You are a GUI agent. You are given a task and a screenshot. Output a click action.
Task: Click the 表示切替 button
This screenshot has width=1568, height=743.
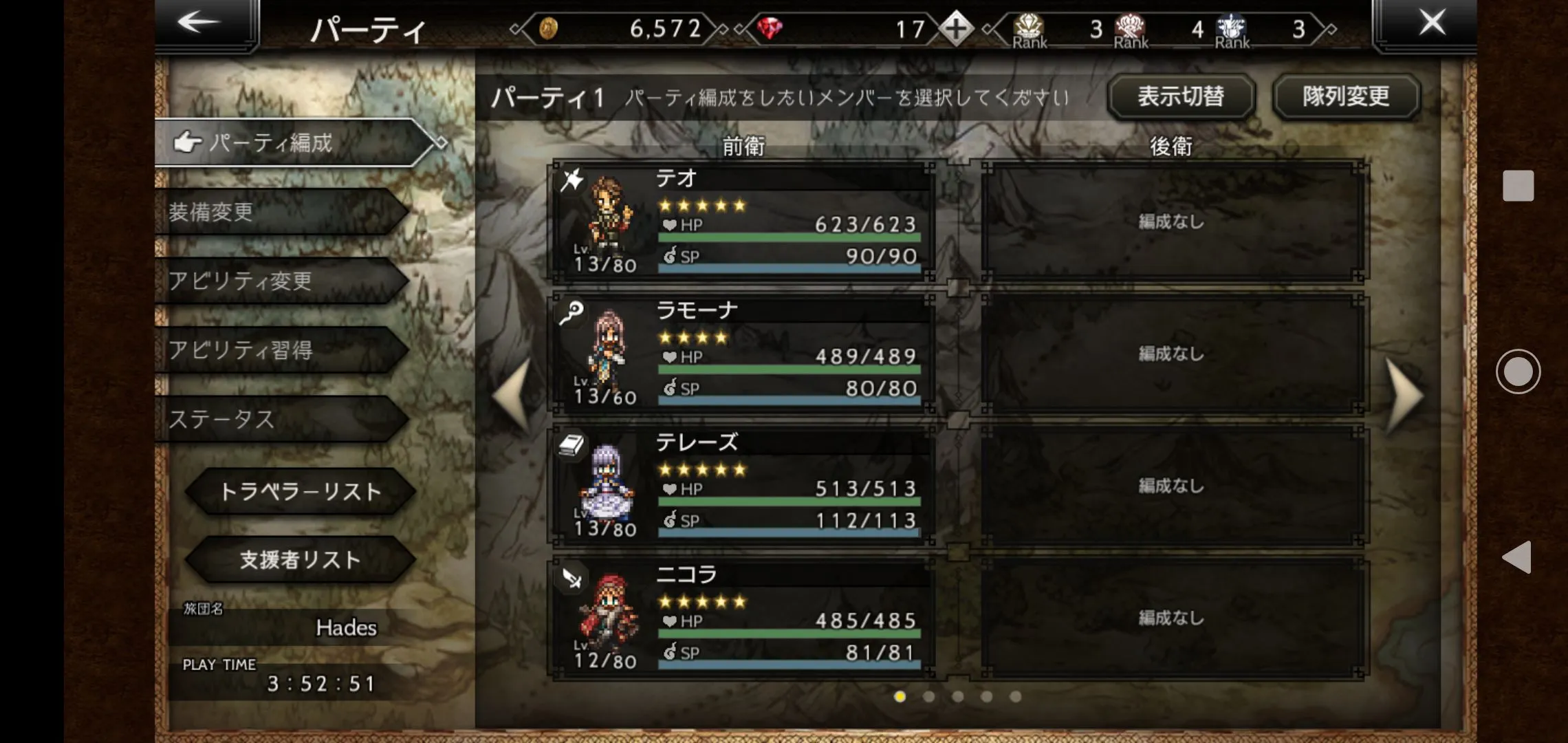(x=1181, y=96)
